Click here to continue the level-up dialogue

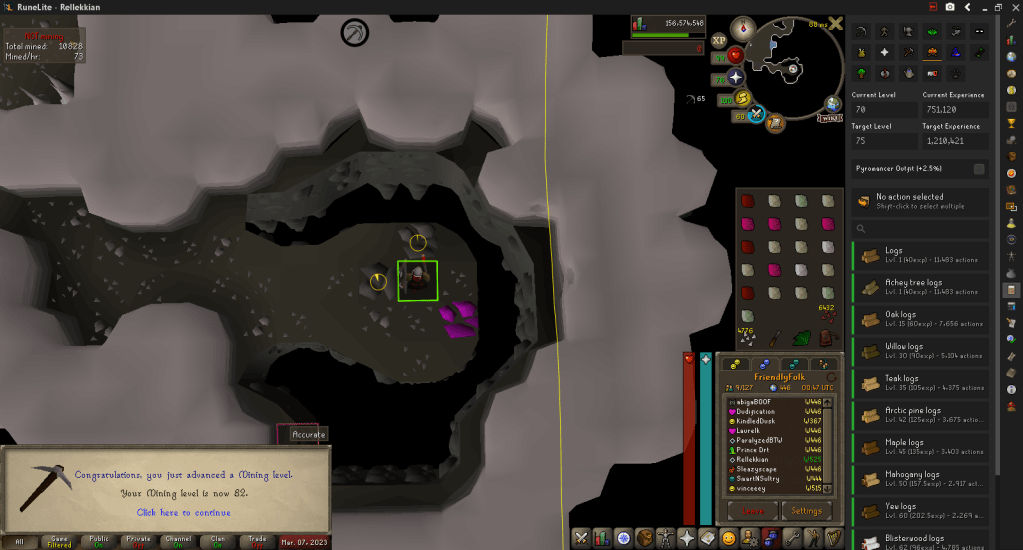[183, 513]
